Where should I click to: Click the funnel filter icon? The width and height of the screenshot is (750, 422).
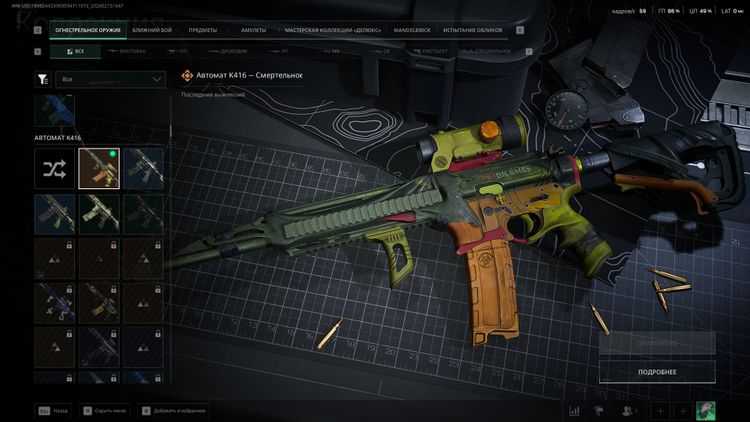pyautogui.click(x=42, y=79)
